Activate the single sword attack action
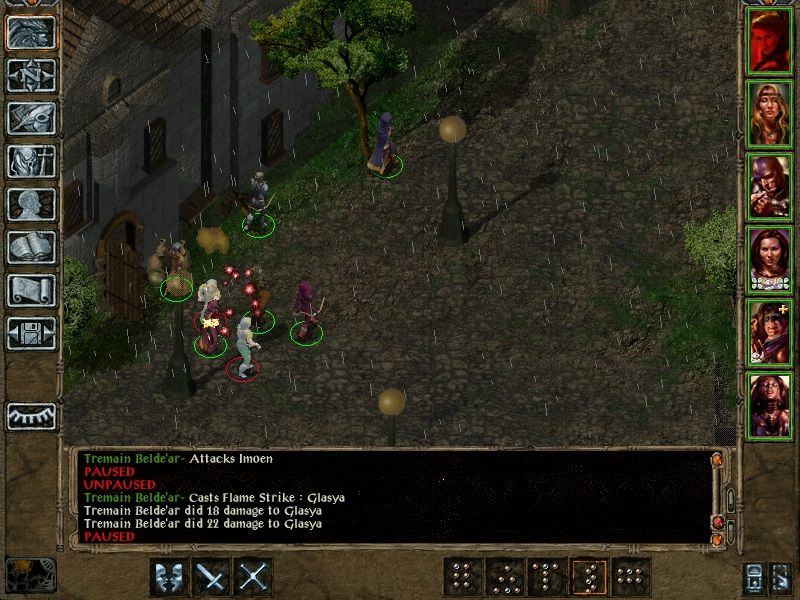This screenshot has height=600, width=800. coord(211,577)
